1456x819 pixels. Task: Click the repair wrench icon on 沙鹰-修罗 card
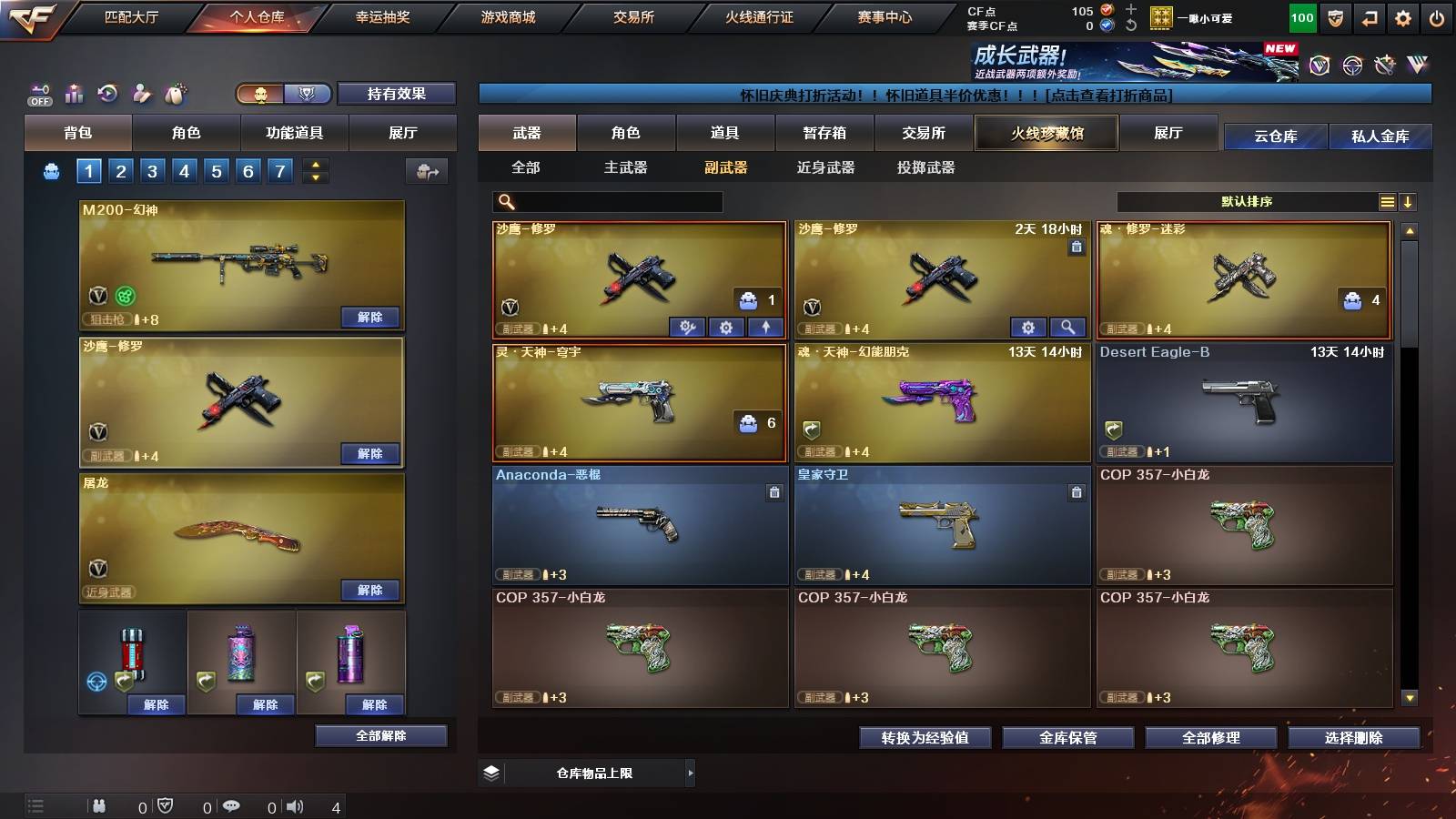(685, 327)
